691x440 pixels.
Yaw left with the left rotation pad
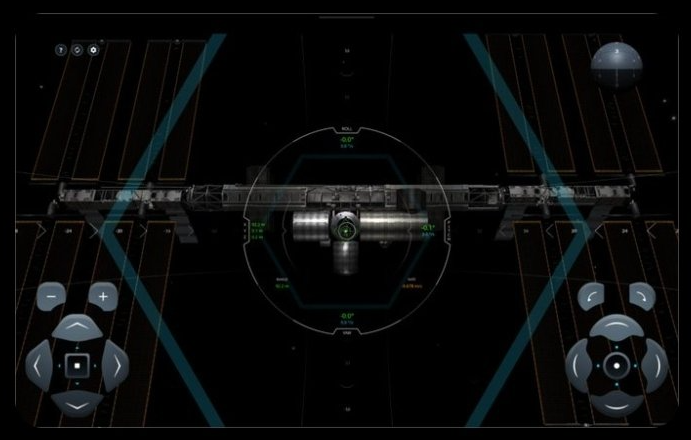[x=579, y=366]
